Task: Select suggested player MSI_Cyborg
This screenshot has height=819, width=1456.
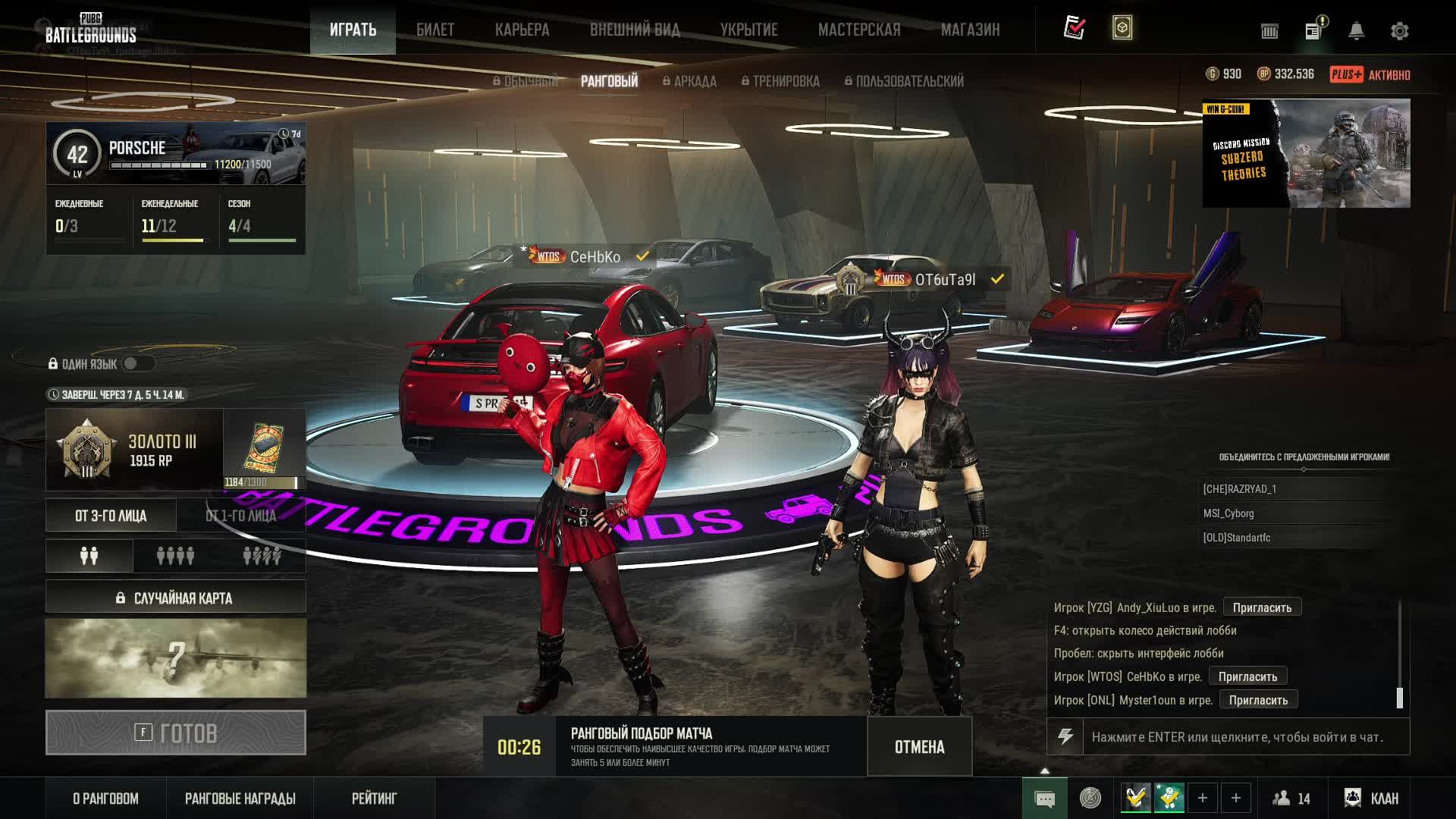Action: click(1228, 513)
